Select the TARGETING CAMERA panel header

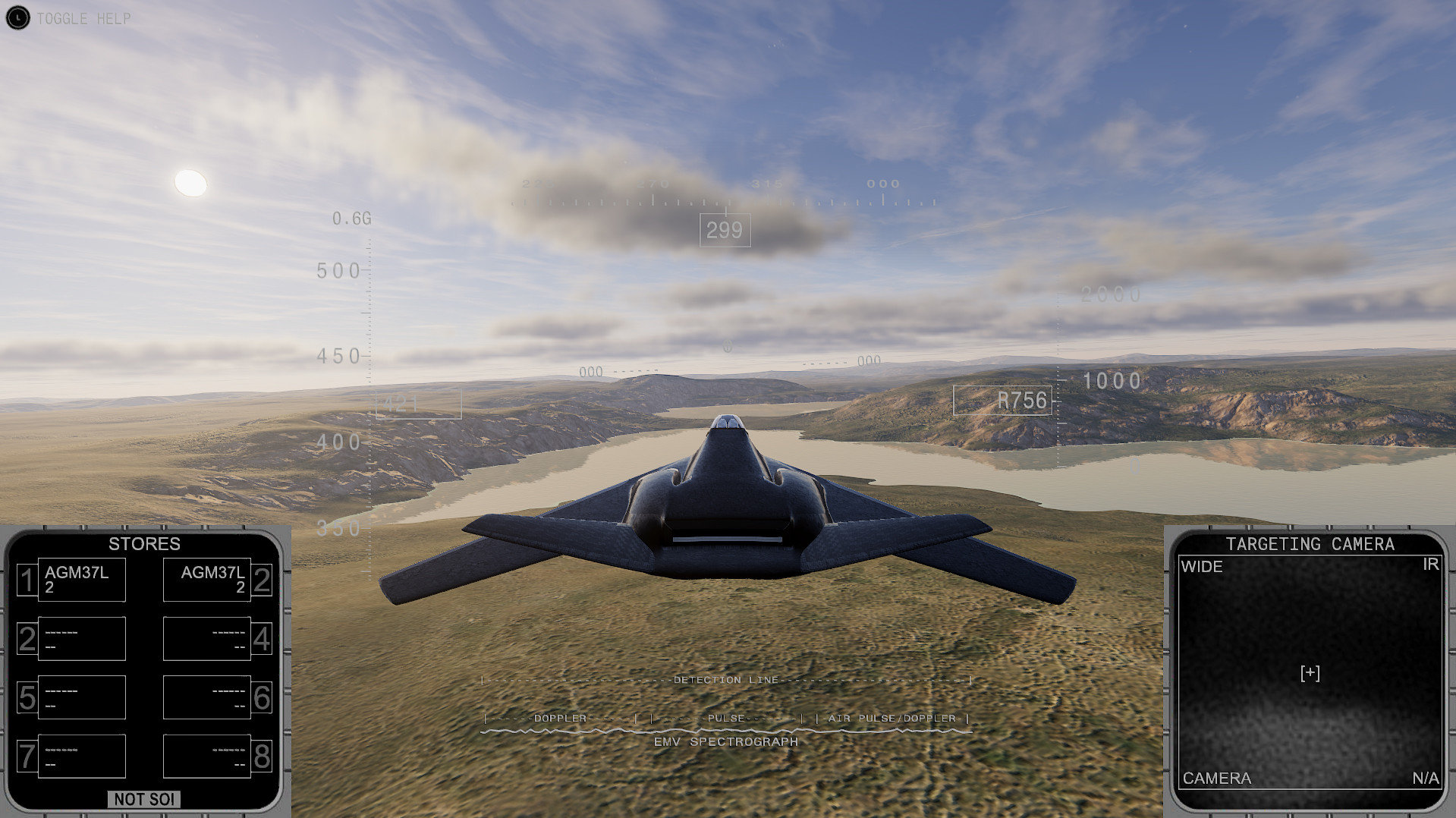pos(1310,543)
